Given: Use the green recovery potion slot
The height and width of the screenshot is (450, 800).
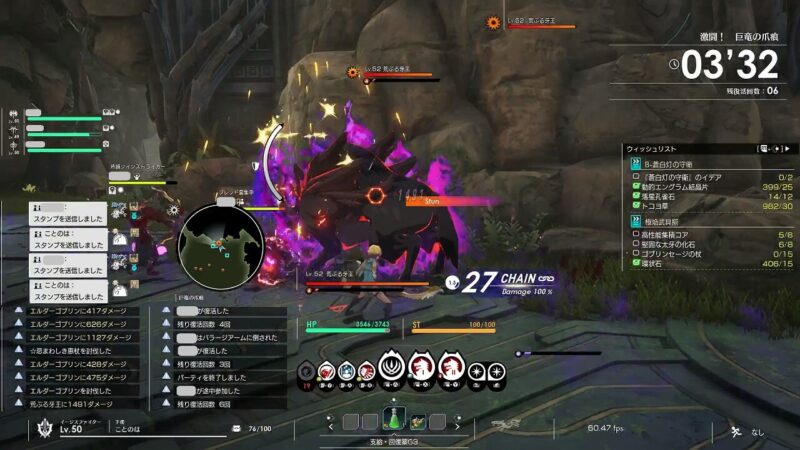Looking at the screenshot, I should click(393, 422).
